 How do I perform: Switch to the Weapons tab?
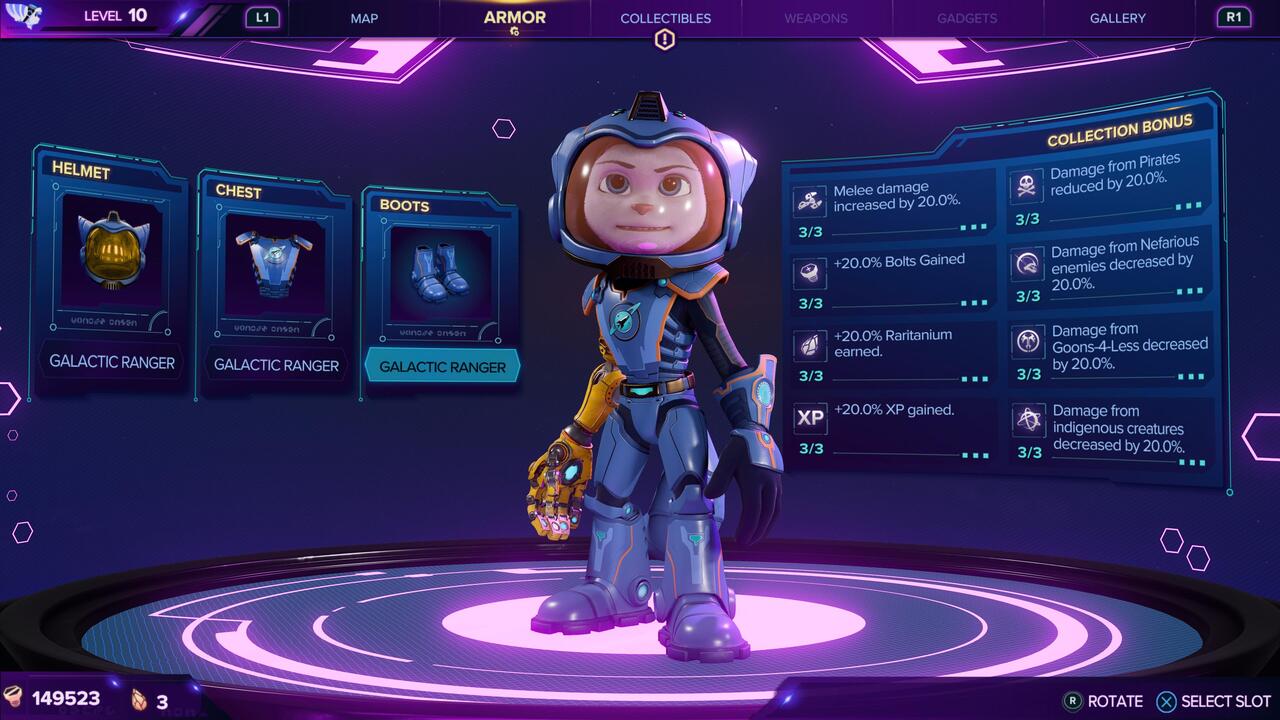click(815, 18)
